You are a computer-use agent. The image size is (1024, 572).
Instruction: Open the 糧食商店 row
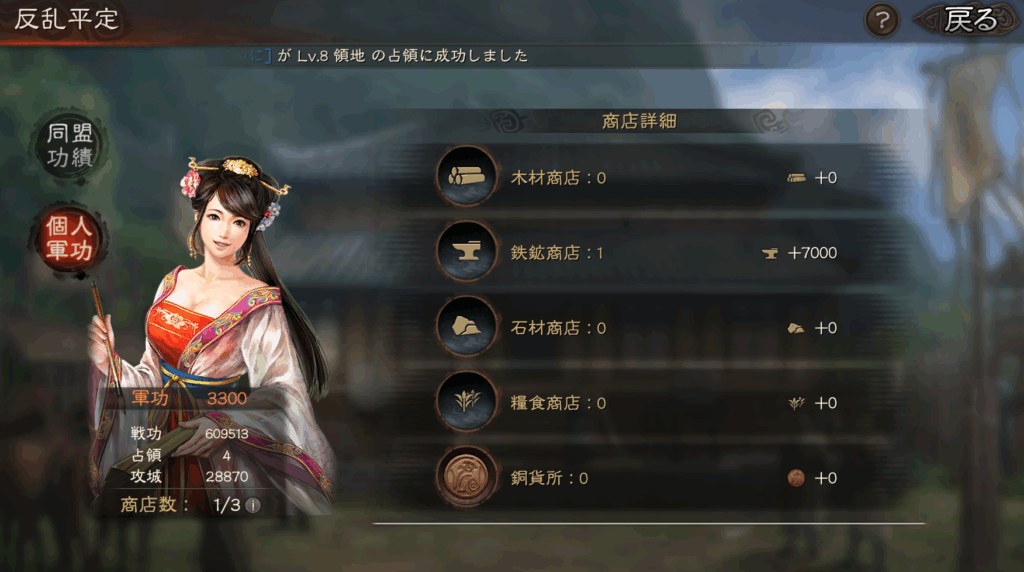click(640, 403)
